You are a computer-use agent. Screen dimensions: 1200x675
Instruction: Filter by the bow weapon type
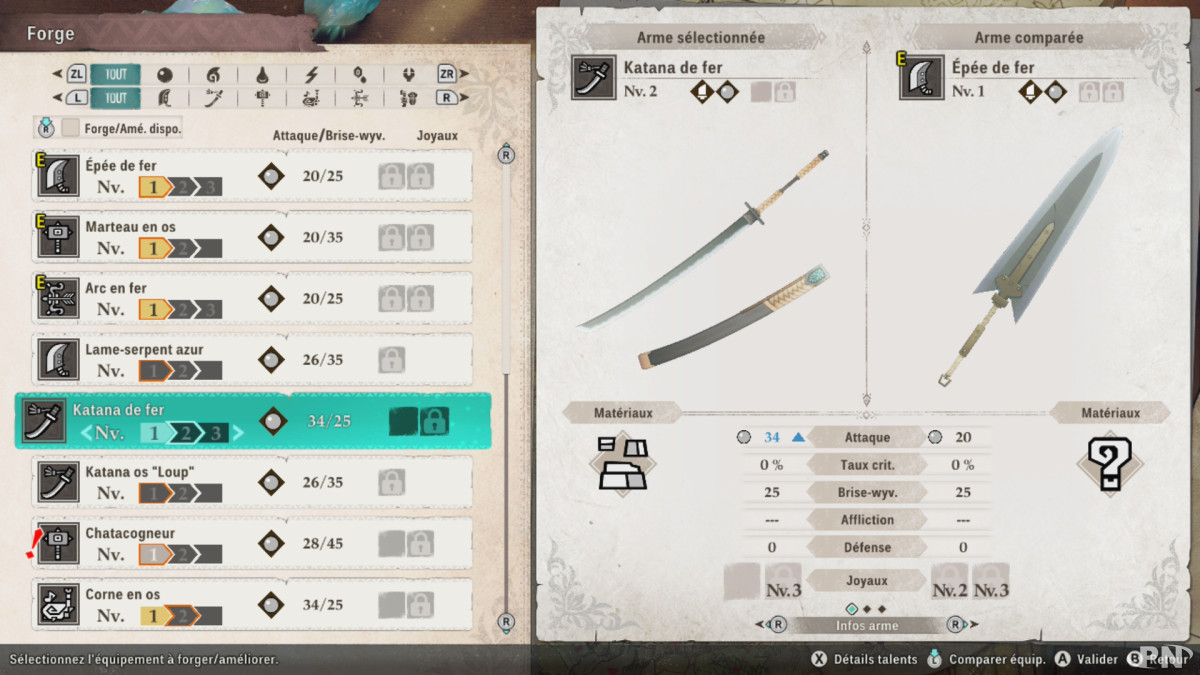pos(360,98)
